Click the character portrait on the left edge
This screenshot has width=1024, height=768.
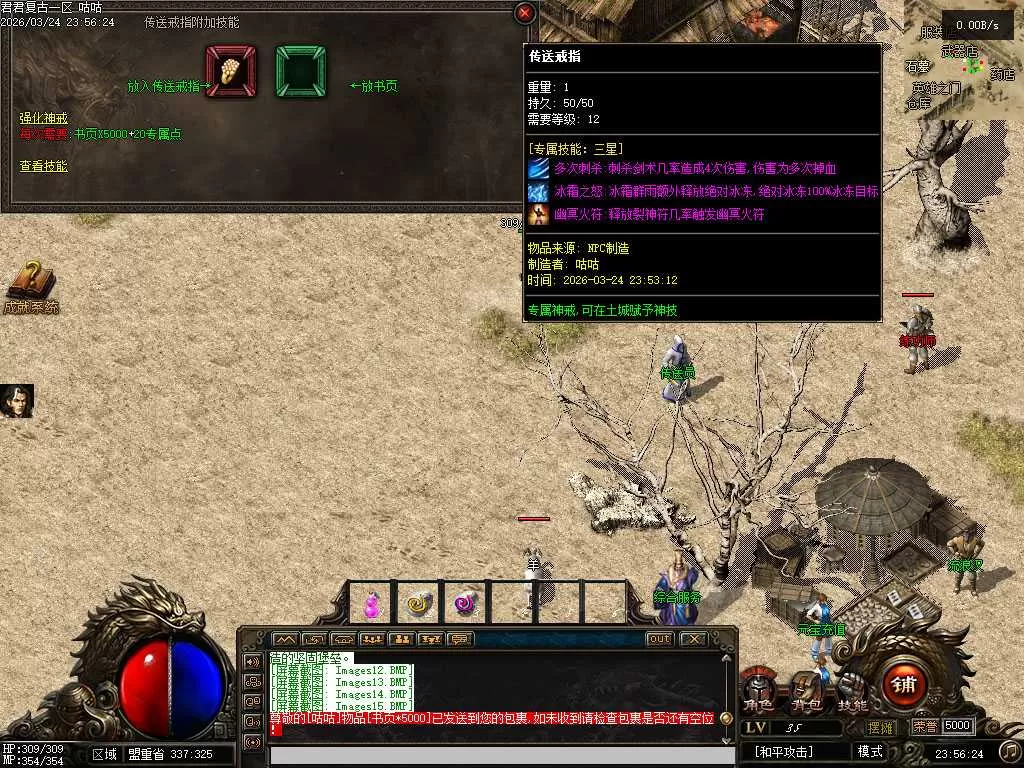(17, 401)
